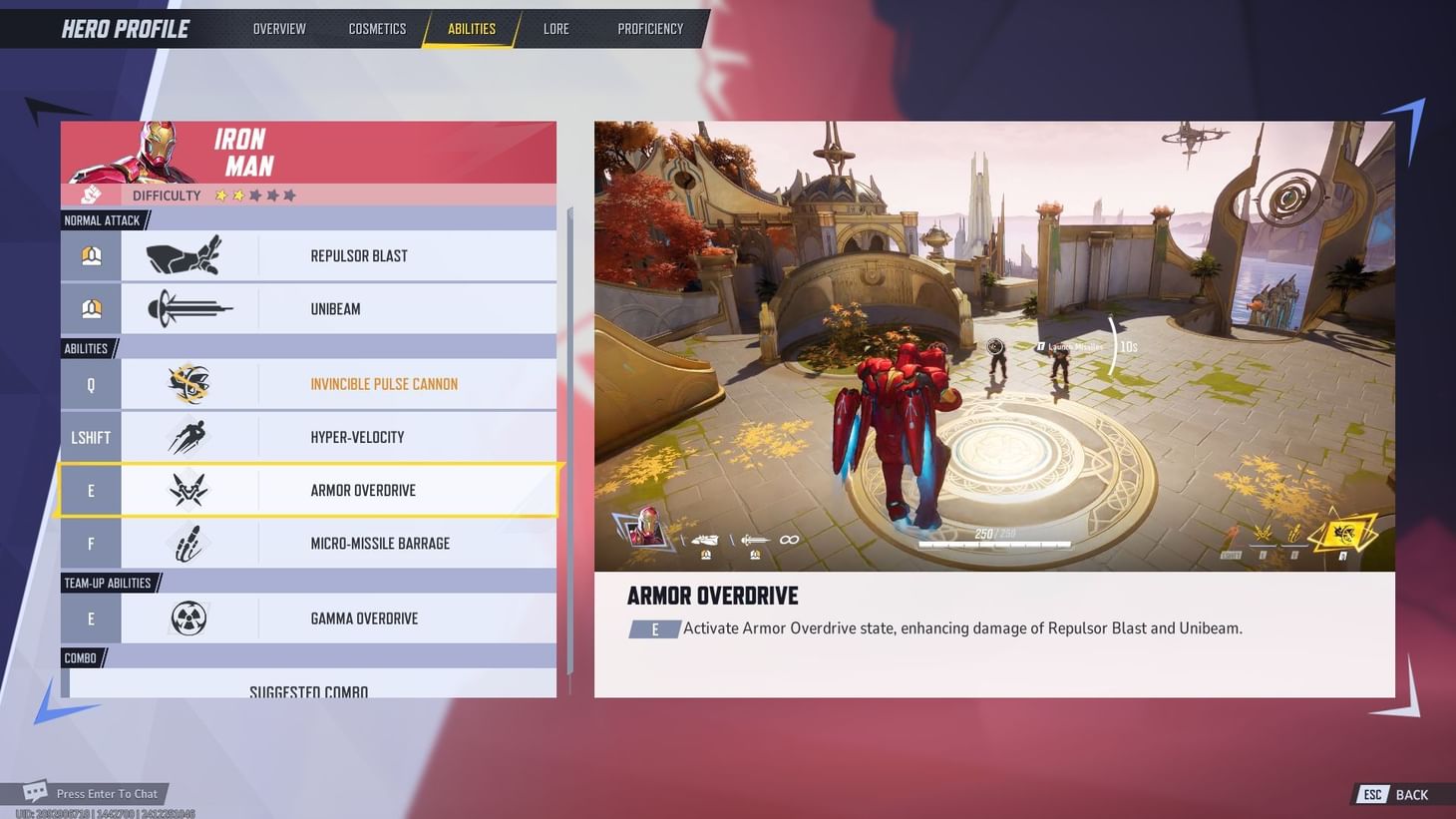The image size is (1456, 819).
Task: Open the Gamma Overdrive team-up ability icon
Action: [189, 617]
